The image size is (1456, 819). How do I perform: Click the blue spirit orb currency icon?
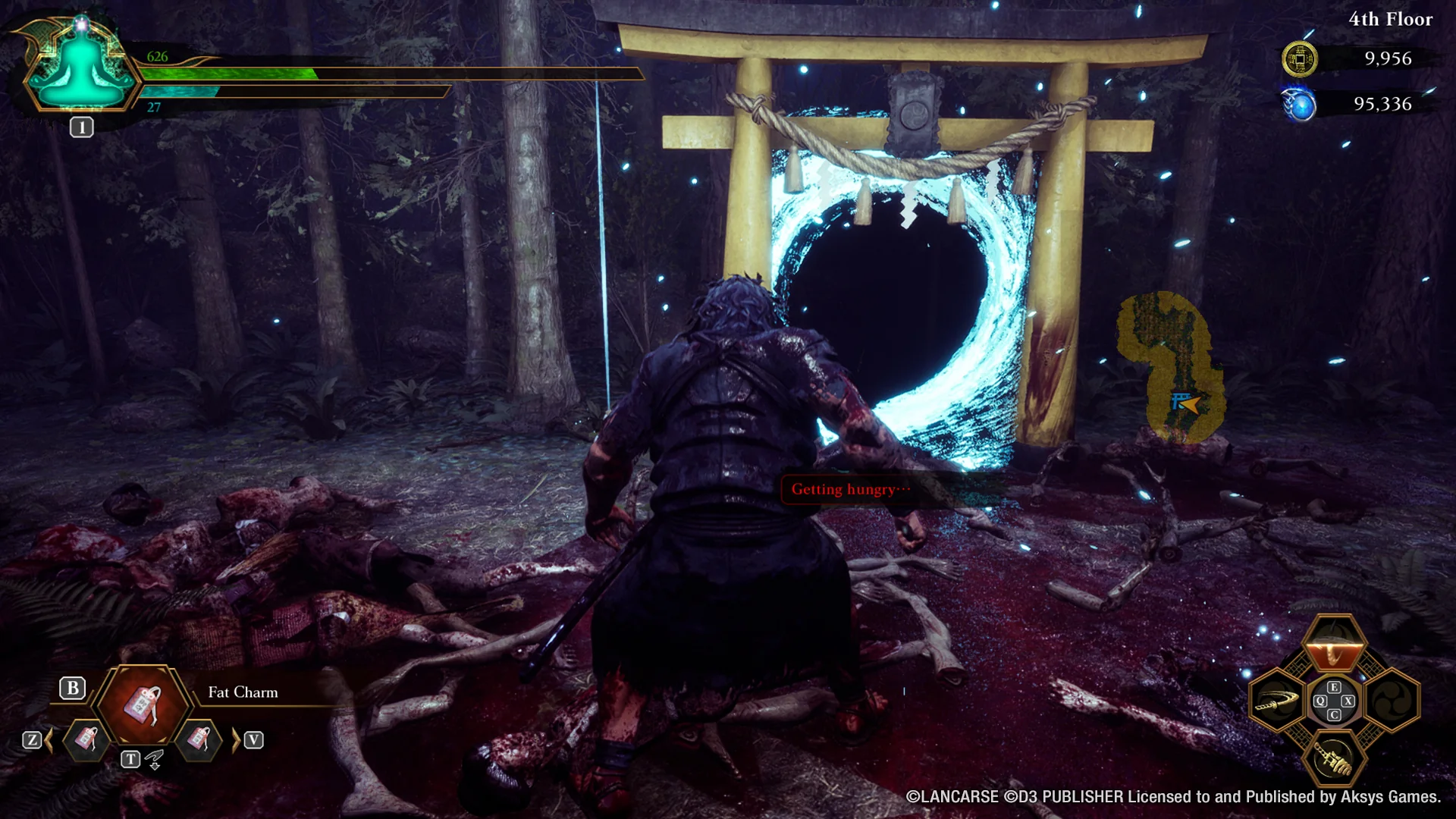(1300, 105)
